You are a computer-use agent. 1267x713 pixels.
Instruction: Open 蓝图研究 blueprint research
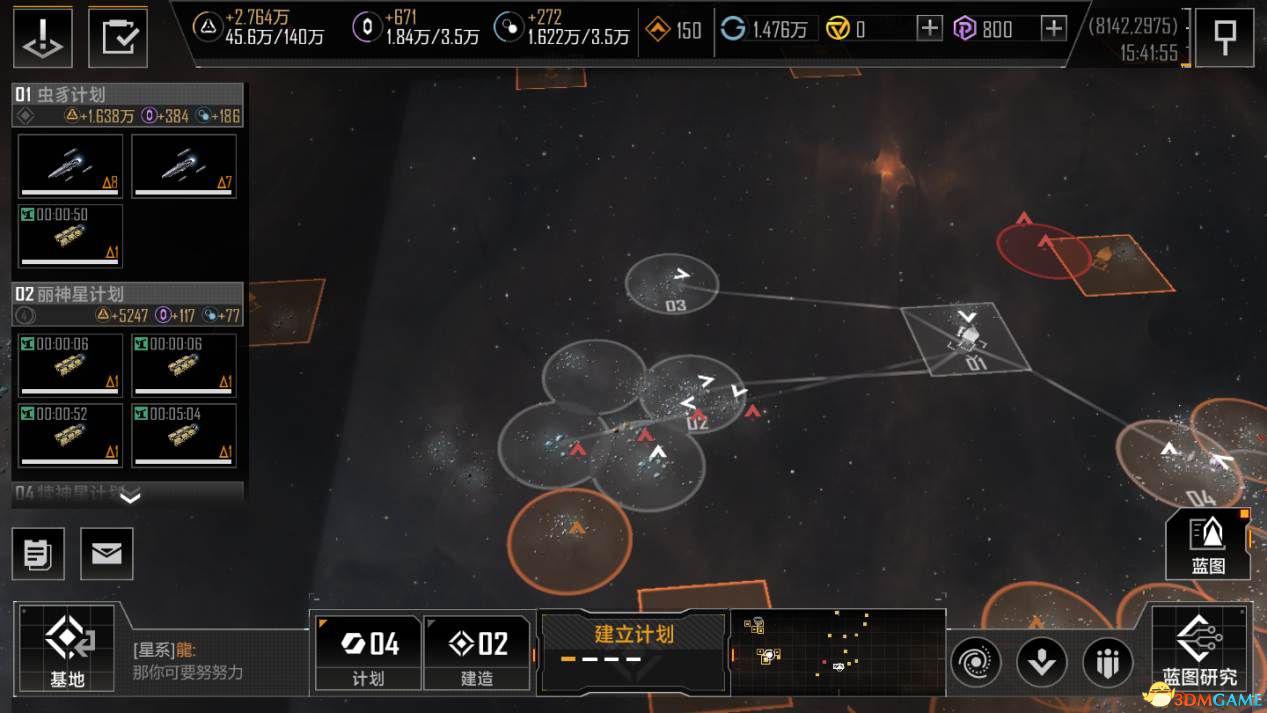point(1199,648)
